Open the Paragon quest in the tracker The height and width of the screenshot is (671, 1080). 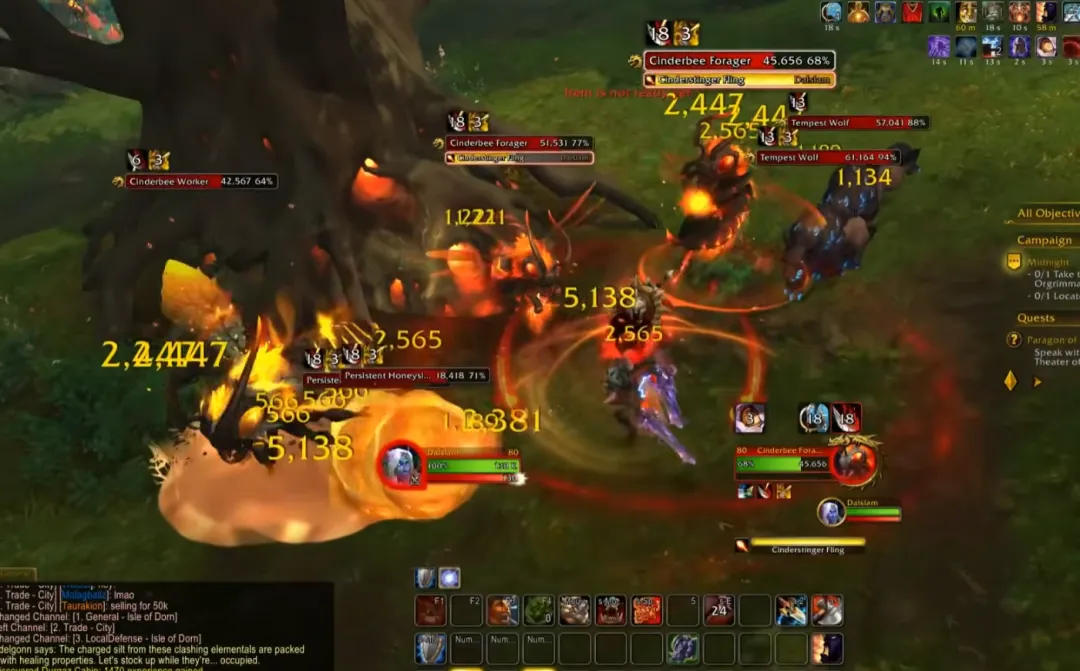[1050, 341]
